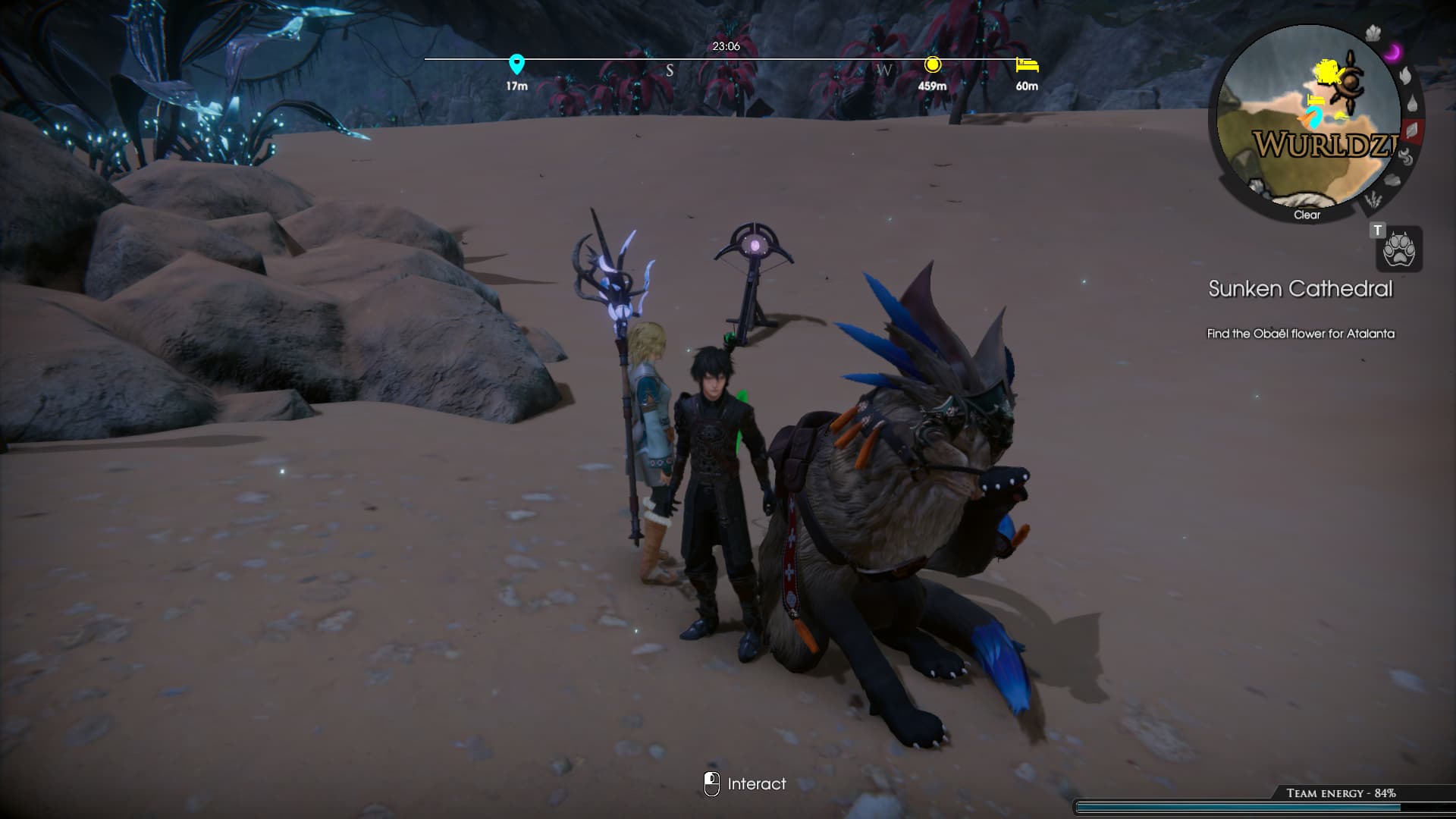
Task: Select the highlighted leaf element icon
Action: 1413,130
